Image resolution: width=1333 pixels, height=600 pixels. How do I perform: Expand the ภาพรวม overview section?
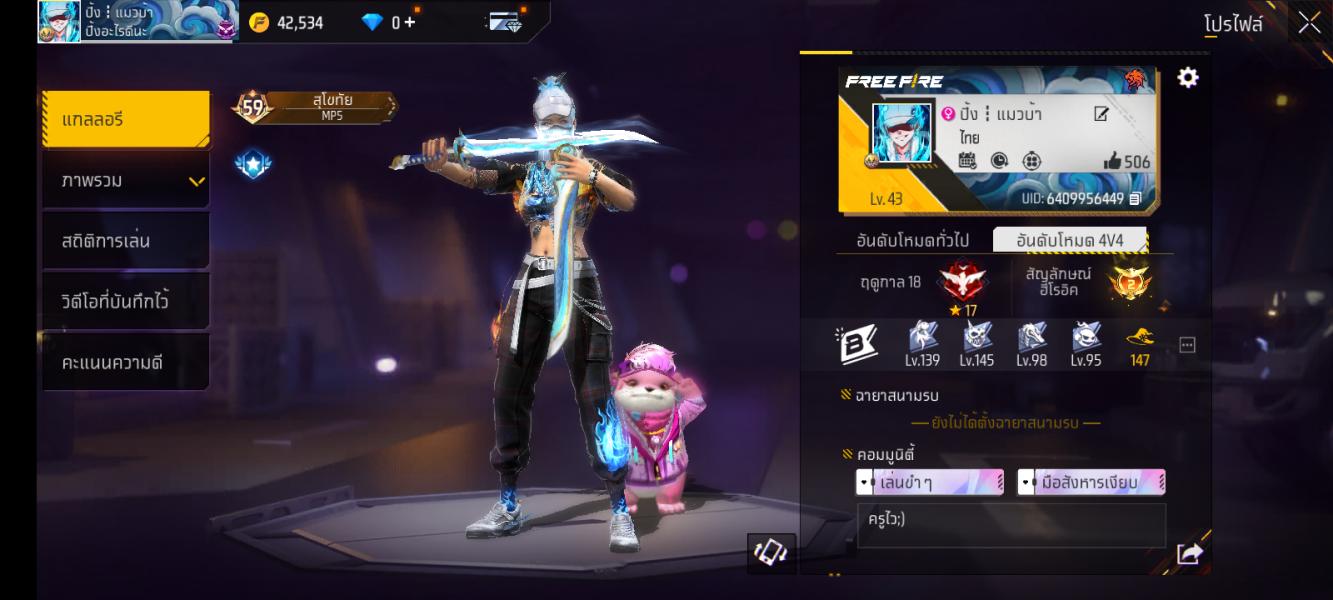coord(125,181)
